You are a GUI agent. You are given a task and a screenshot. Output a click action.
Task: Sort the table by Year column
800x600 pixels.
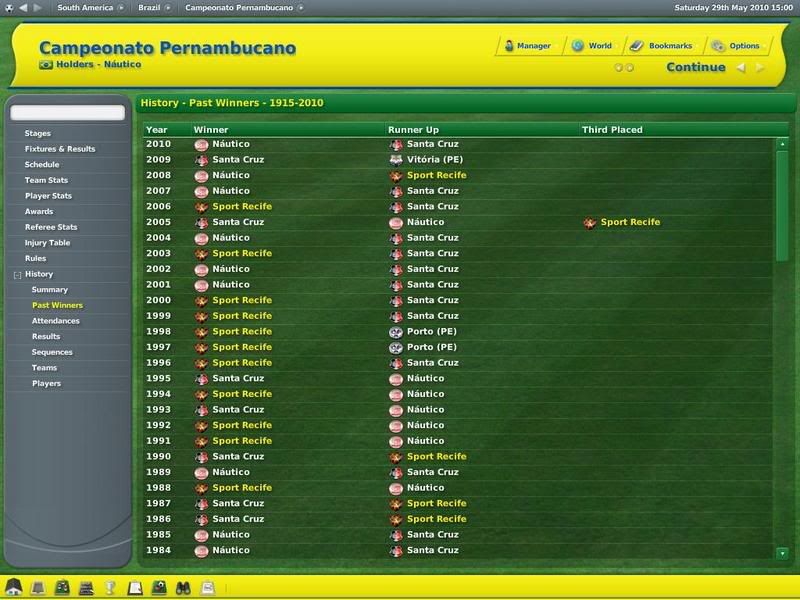point(156,130)
